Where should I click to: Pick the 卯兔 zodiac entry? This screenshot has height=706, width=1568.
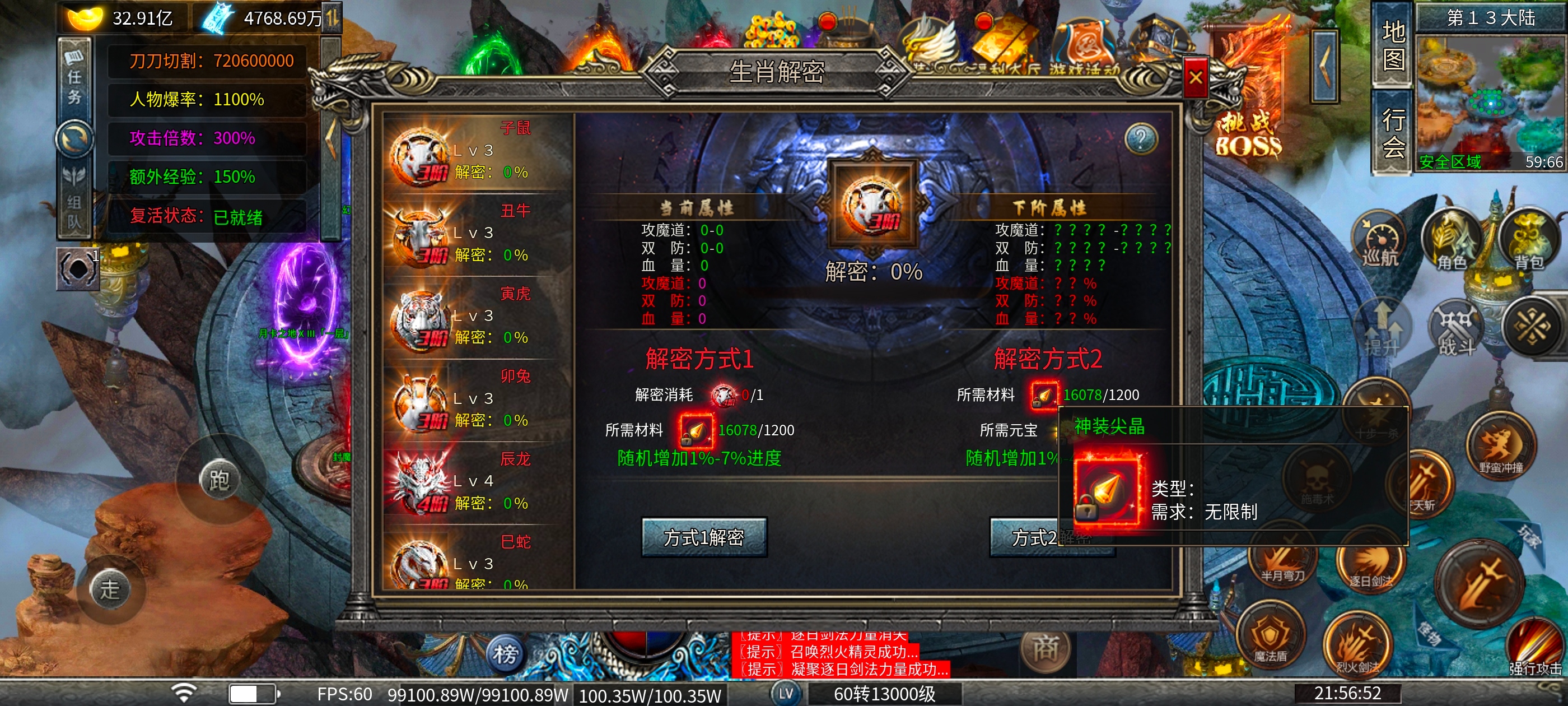point(477,400)
